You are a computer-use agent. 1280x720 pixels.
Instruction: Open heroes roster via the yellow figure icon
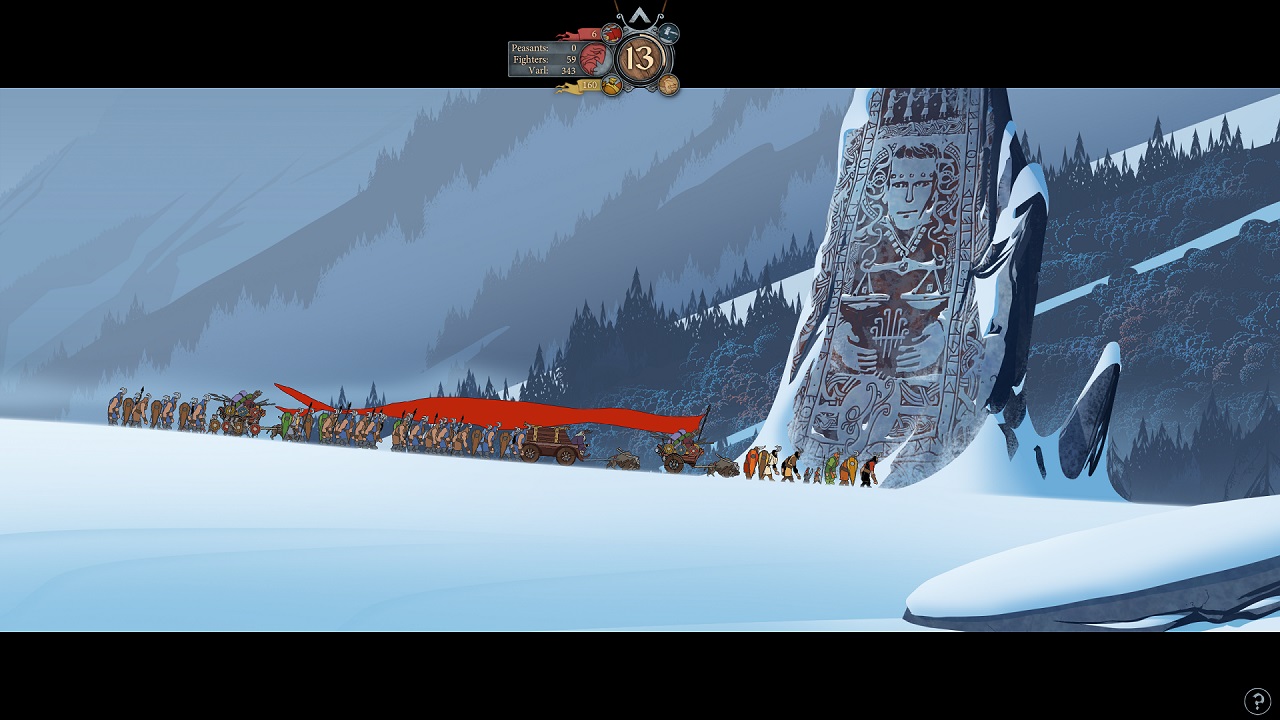click(612, 86)
